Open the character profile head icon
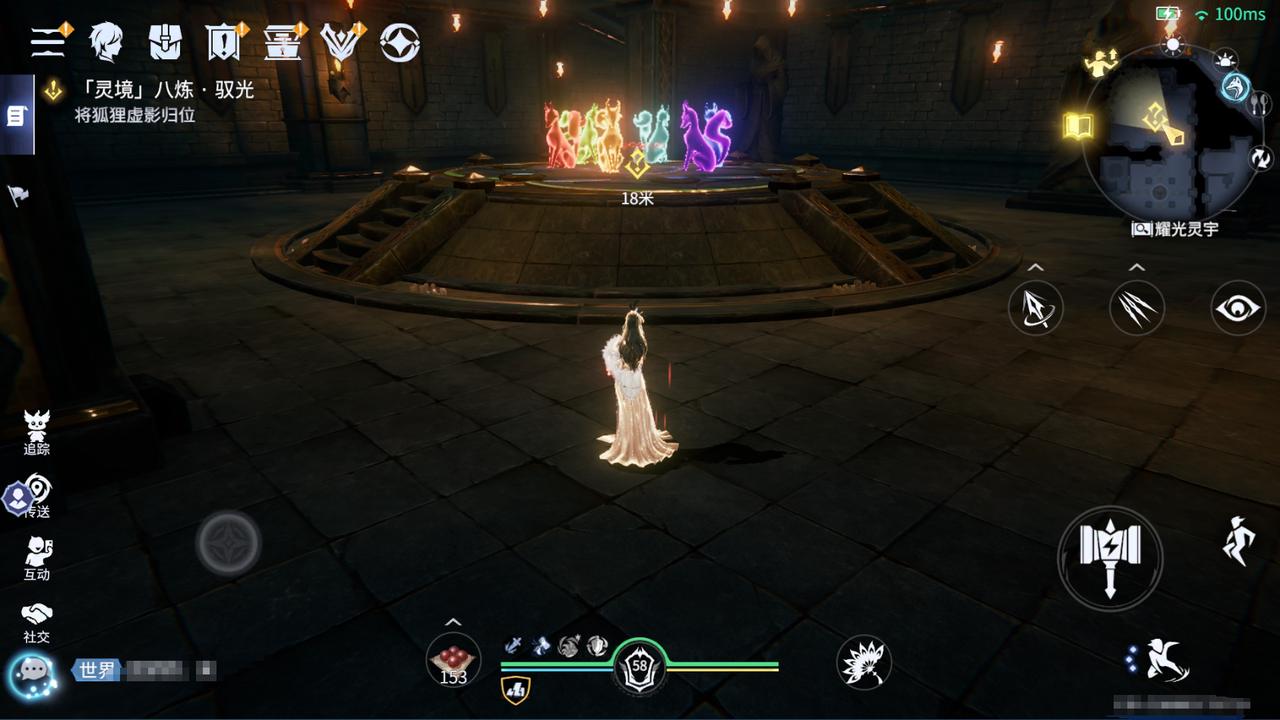 105,42
